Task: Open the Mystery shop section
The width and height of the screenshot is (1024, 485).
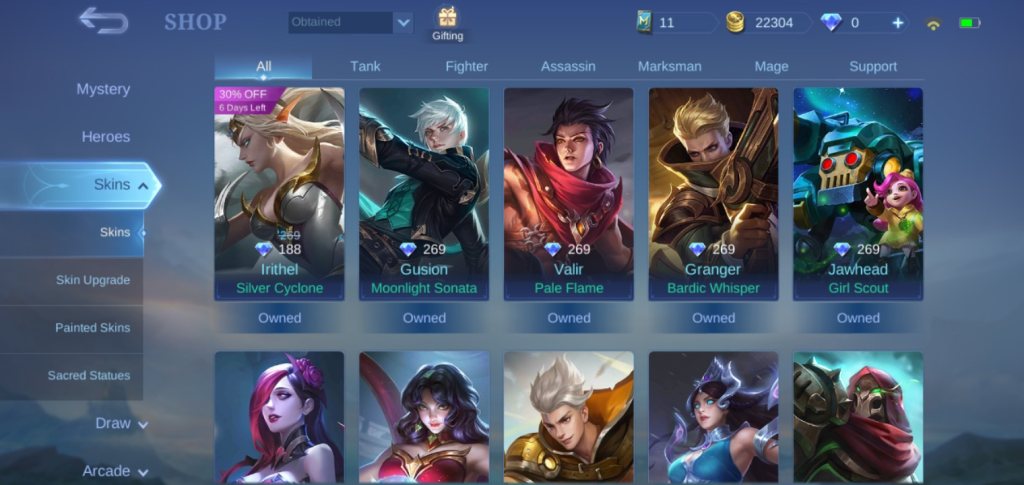Action: click(103, 89)
